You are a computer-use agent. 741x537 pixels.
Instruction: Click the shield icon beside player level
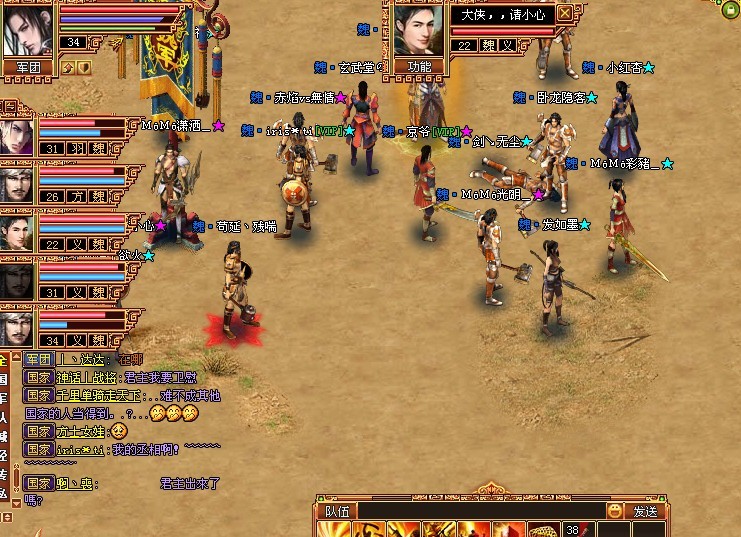85,67
